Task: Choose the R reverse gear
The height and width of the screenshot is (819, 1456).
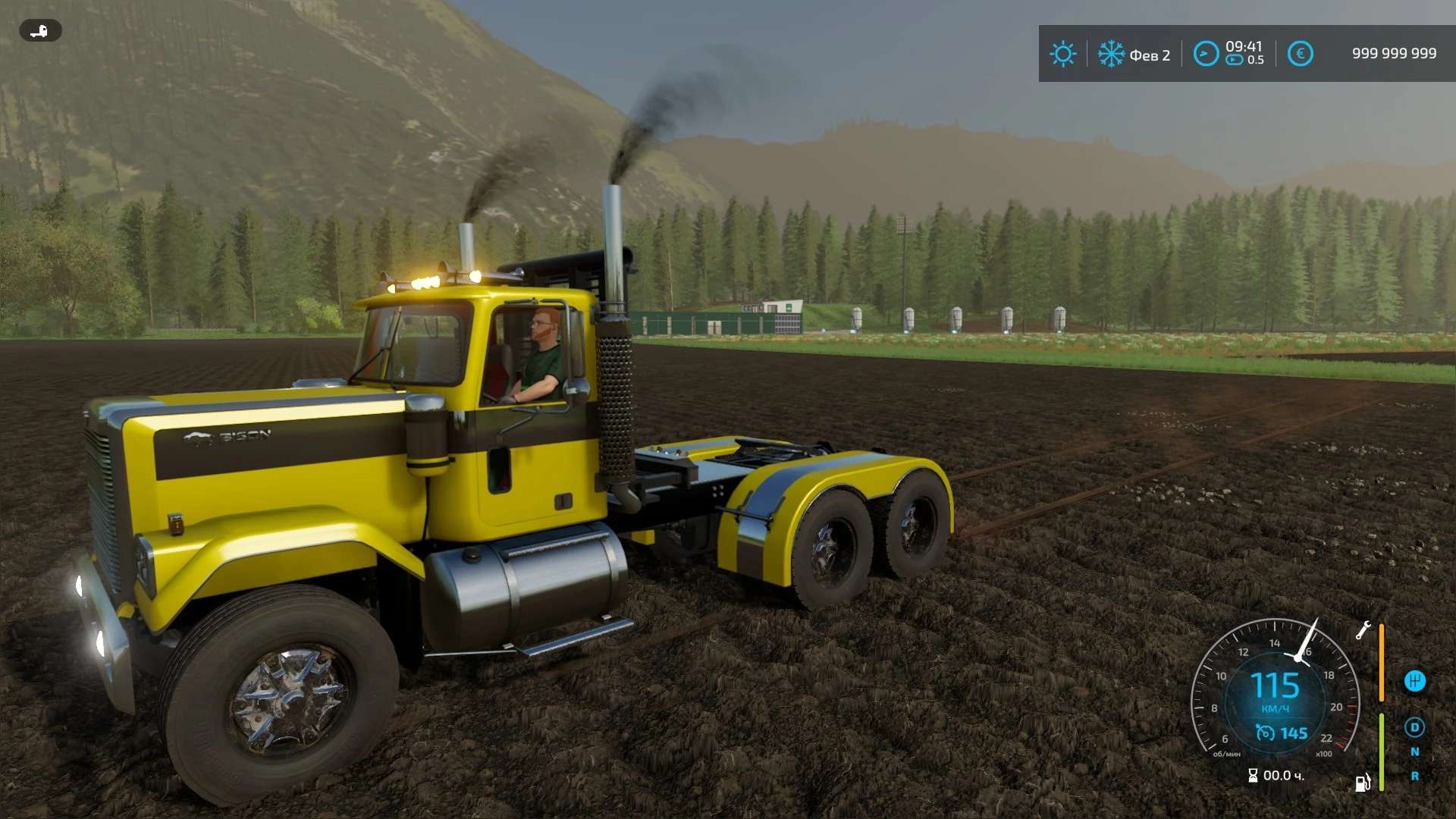Action: click(x=1414, y=776)
